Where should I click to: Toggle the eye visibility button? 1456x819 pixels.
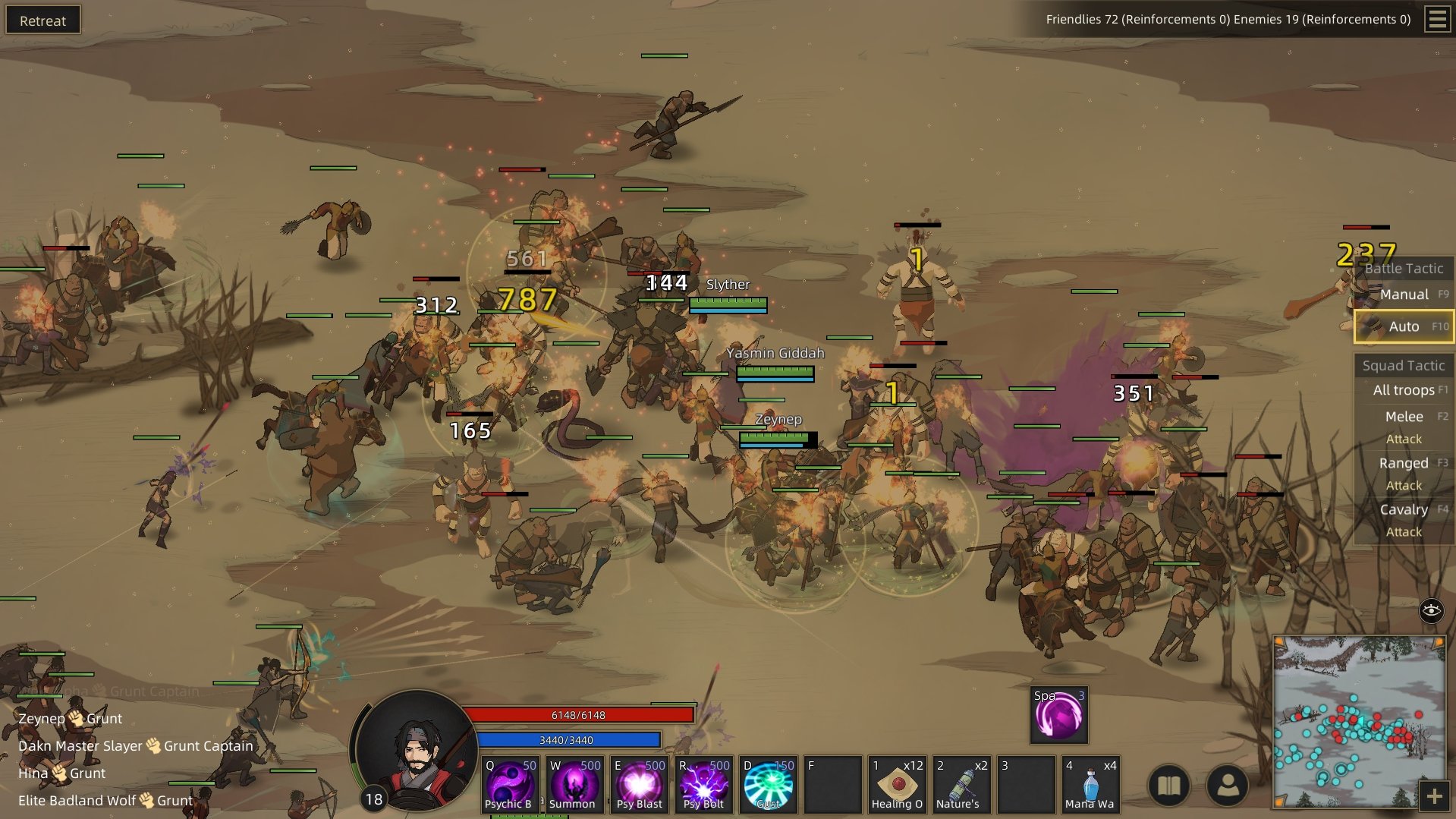1431,610
